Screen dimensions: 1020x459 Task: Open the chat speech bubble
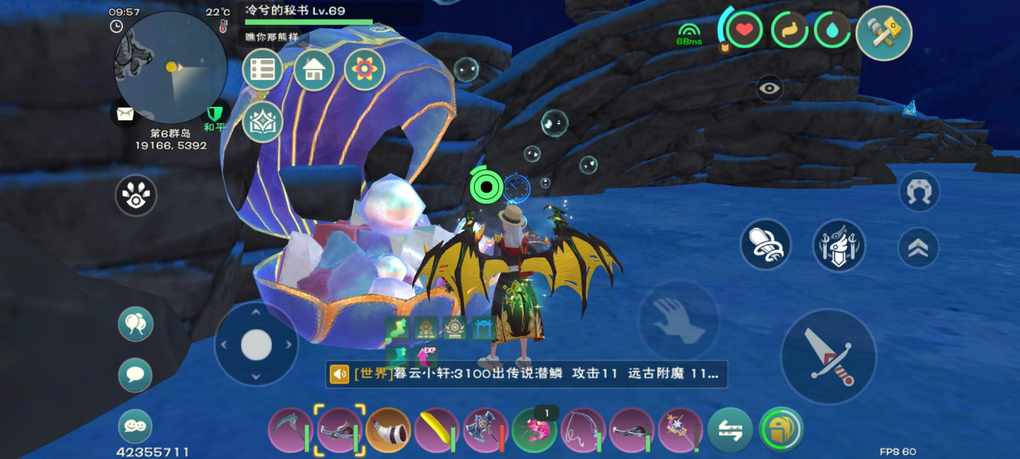[135, 375]
